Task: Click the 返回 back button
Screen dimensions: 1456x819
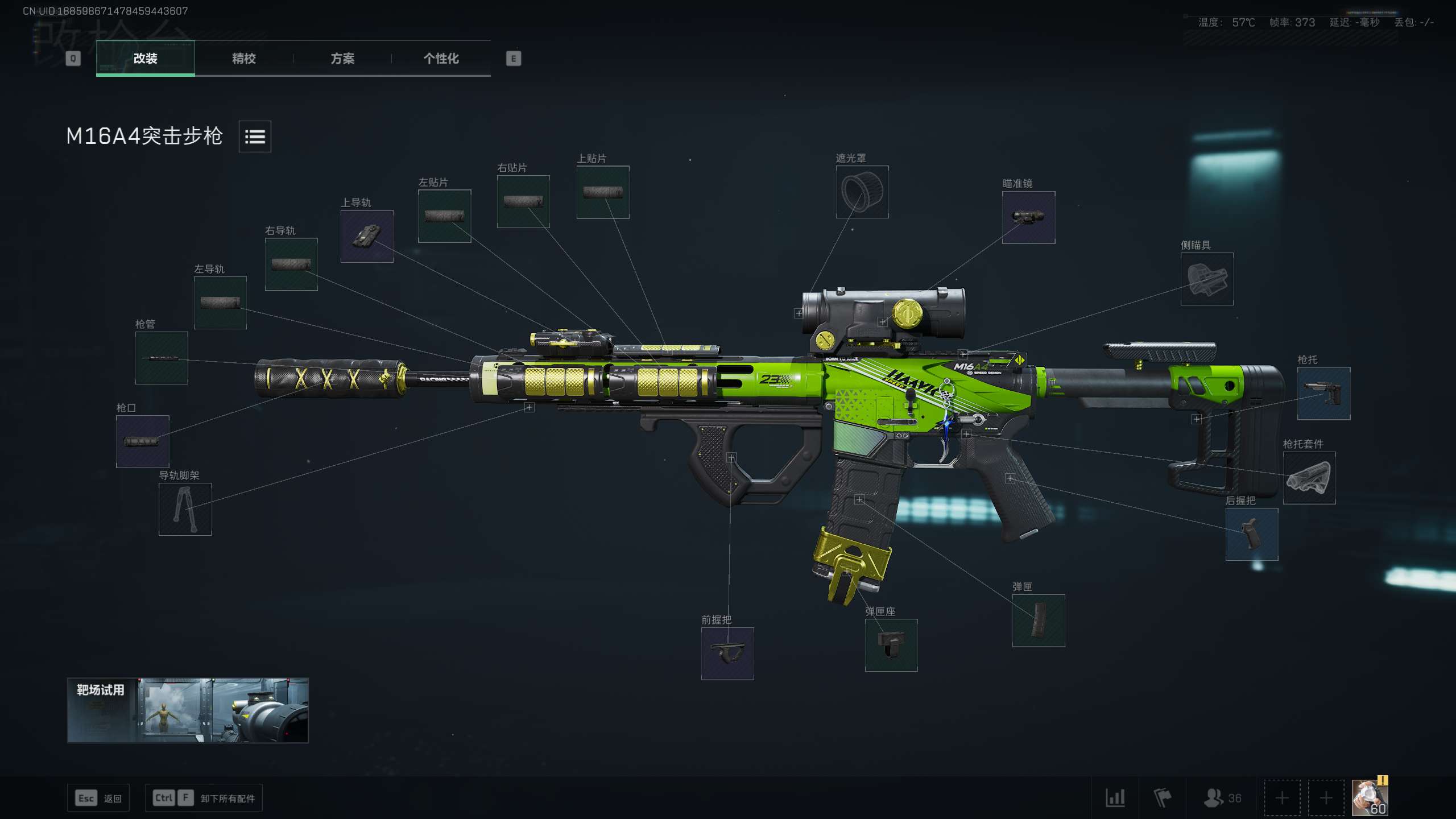Action: pyautogui.click(x=99, y=798)
